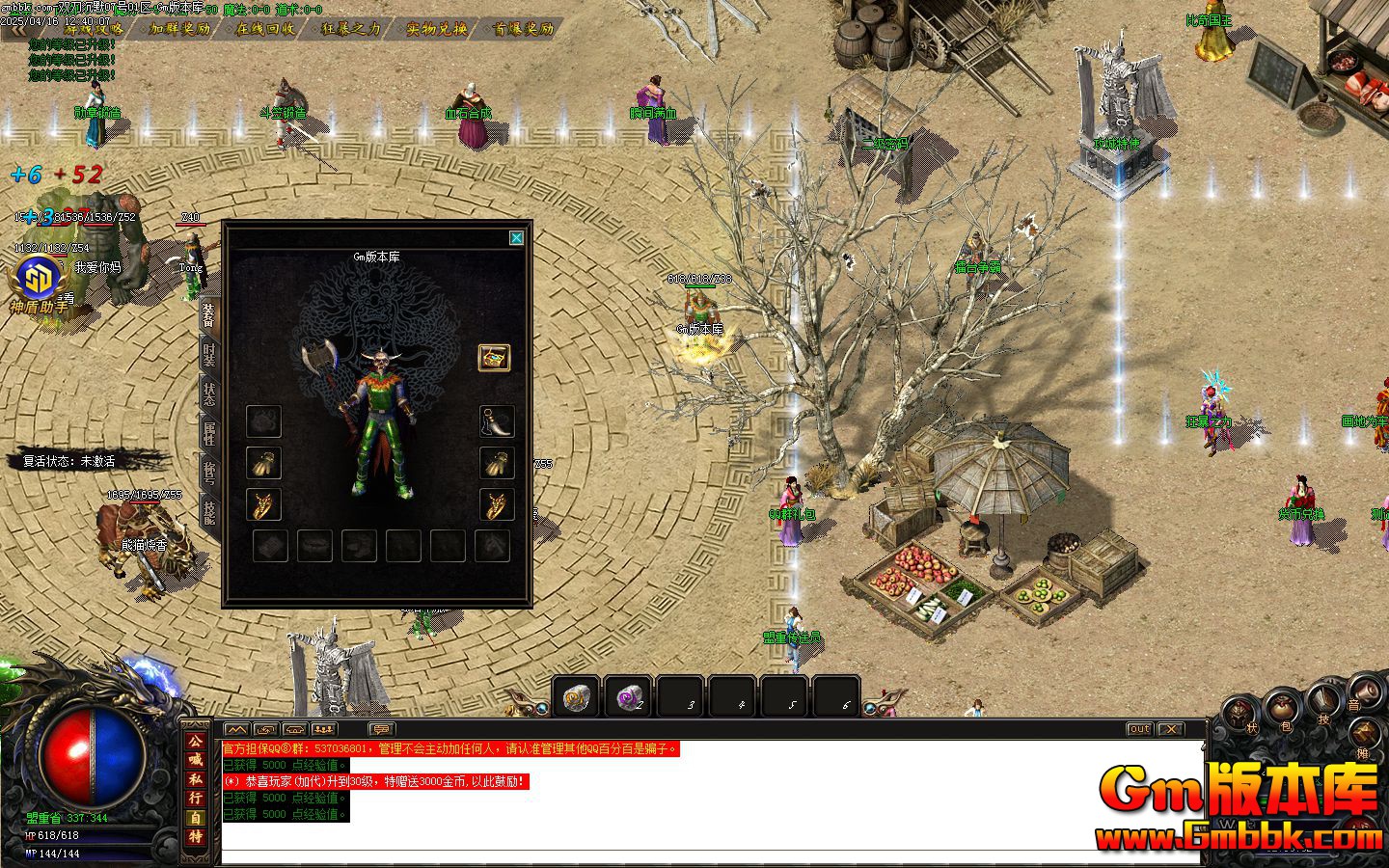Select the 喊 shout chat channel
Screen dimensions: 1389x868
196,760
